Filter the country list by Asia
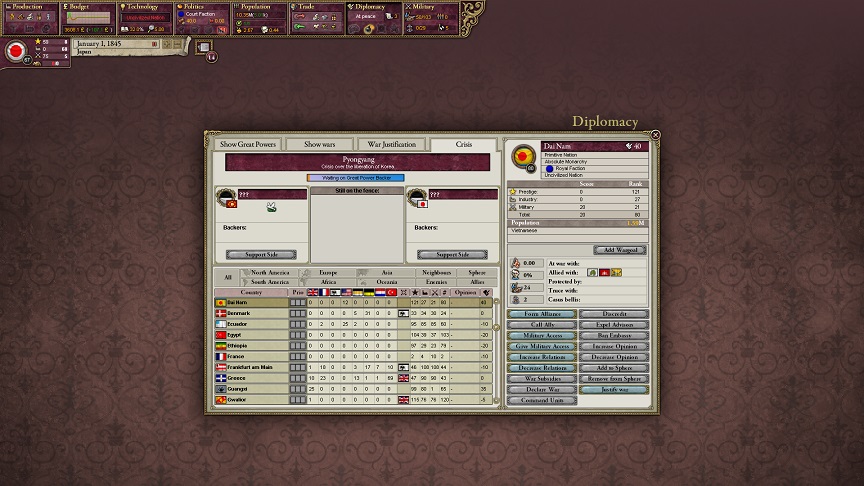This screenshot has width=864, height=486. click(x=387, y=272)
